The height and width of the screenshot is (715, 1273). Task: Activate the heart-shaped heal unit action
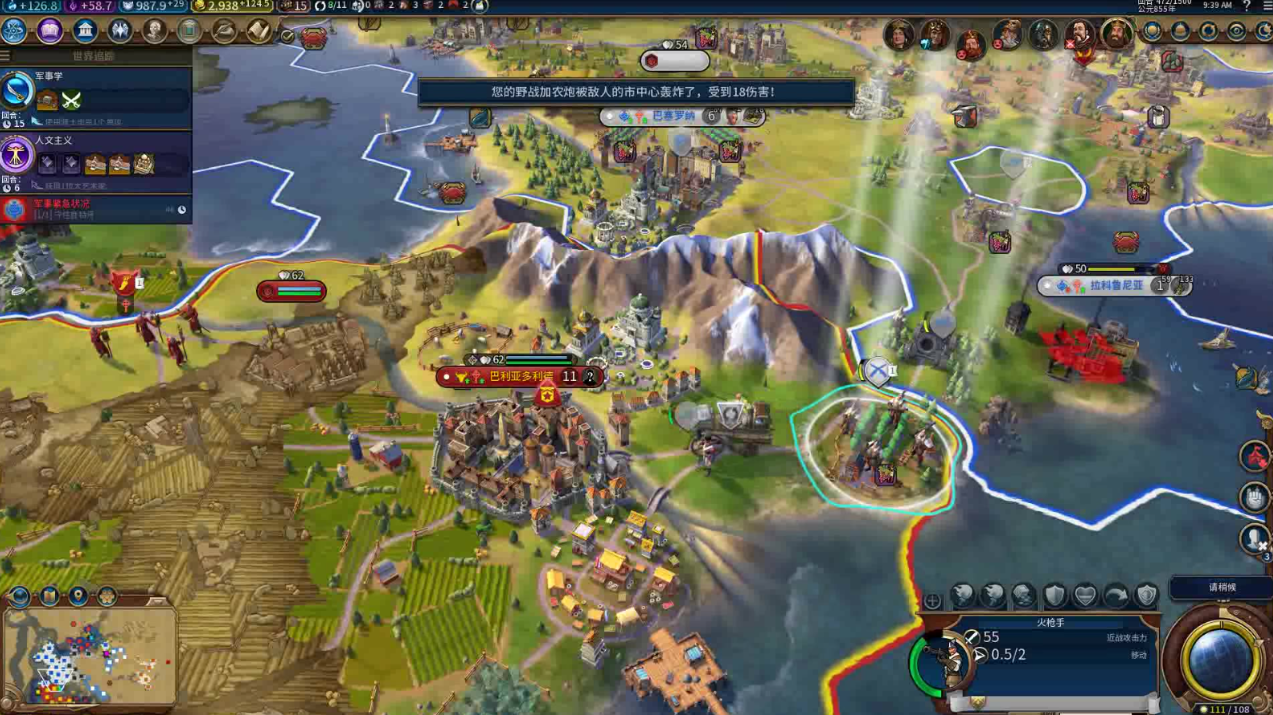click(1085, 597)
